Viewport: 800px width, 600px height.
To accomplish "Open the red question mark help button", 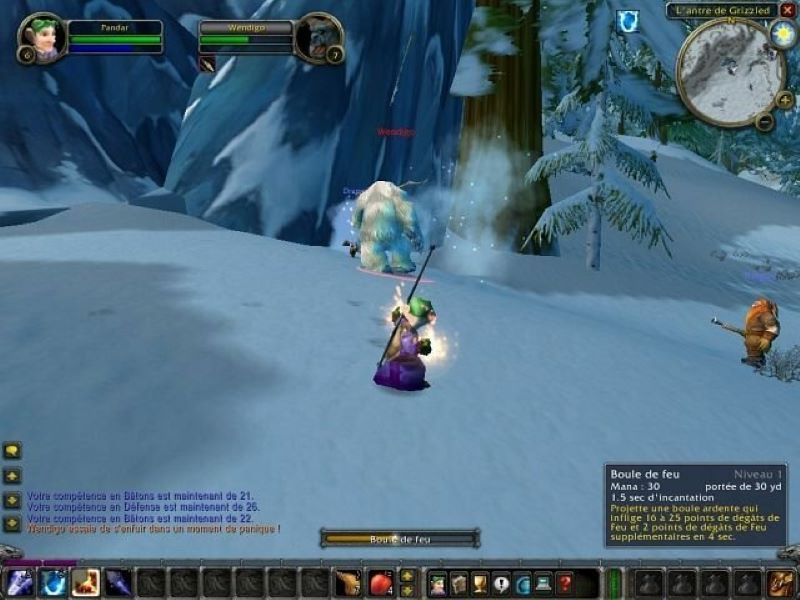I will pos(564,583).
